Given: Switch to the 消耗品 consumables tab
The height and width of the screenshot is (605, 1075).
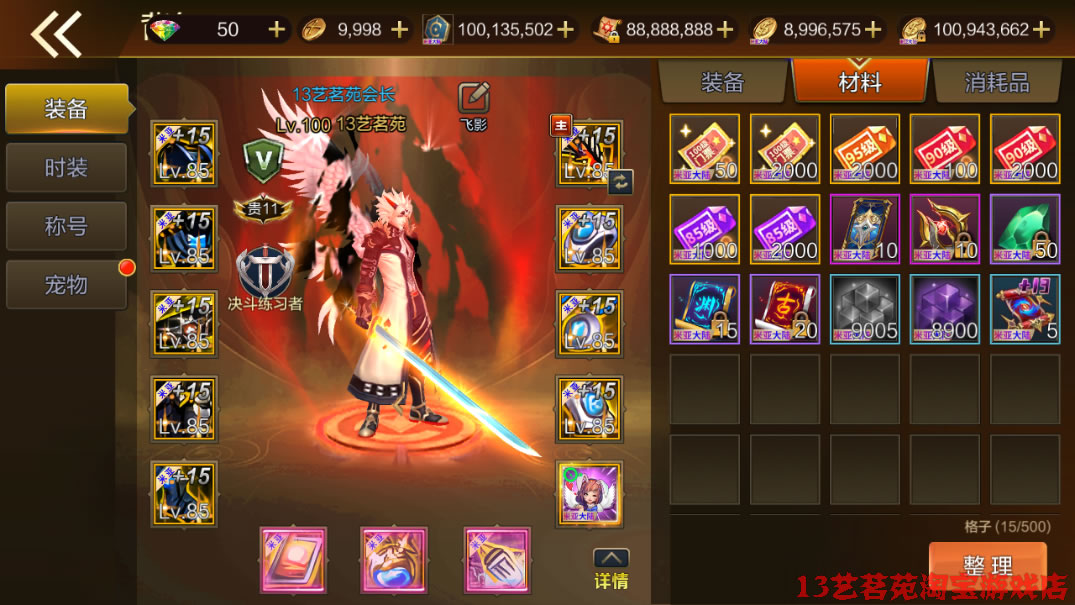Looking at the screenshot, I should (x=996, y=82).
